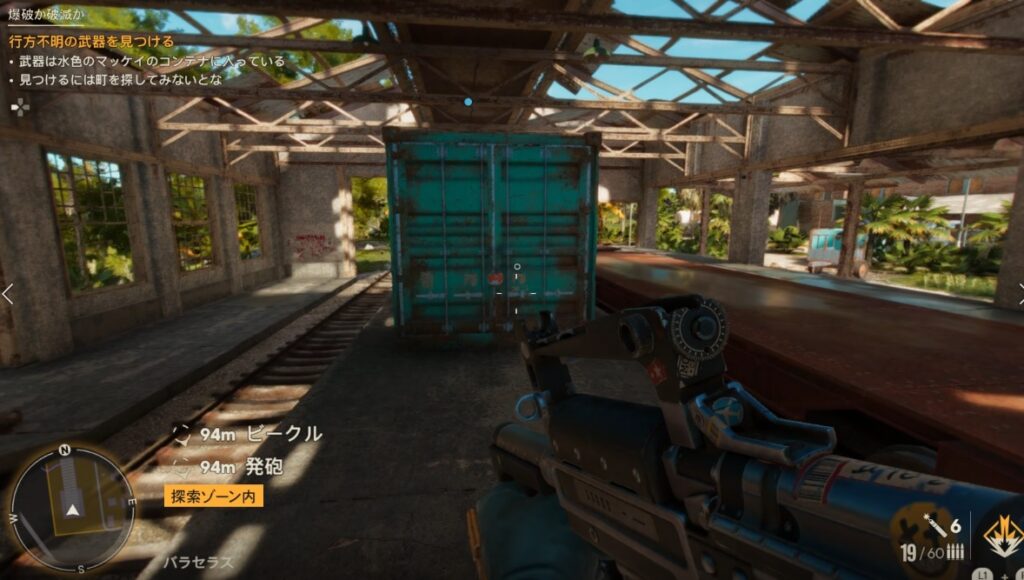
Task: Go to the previous image arrow
Action: (x=8, y=293)
